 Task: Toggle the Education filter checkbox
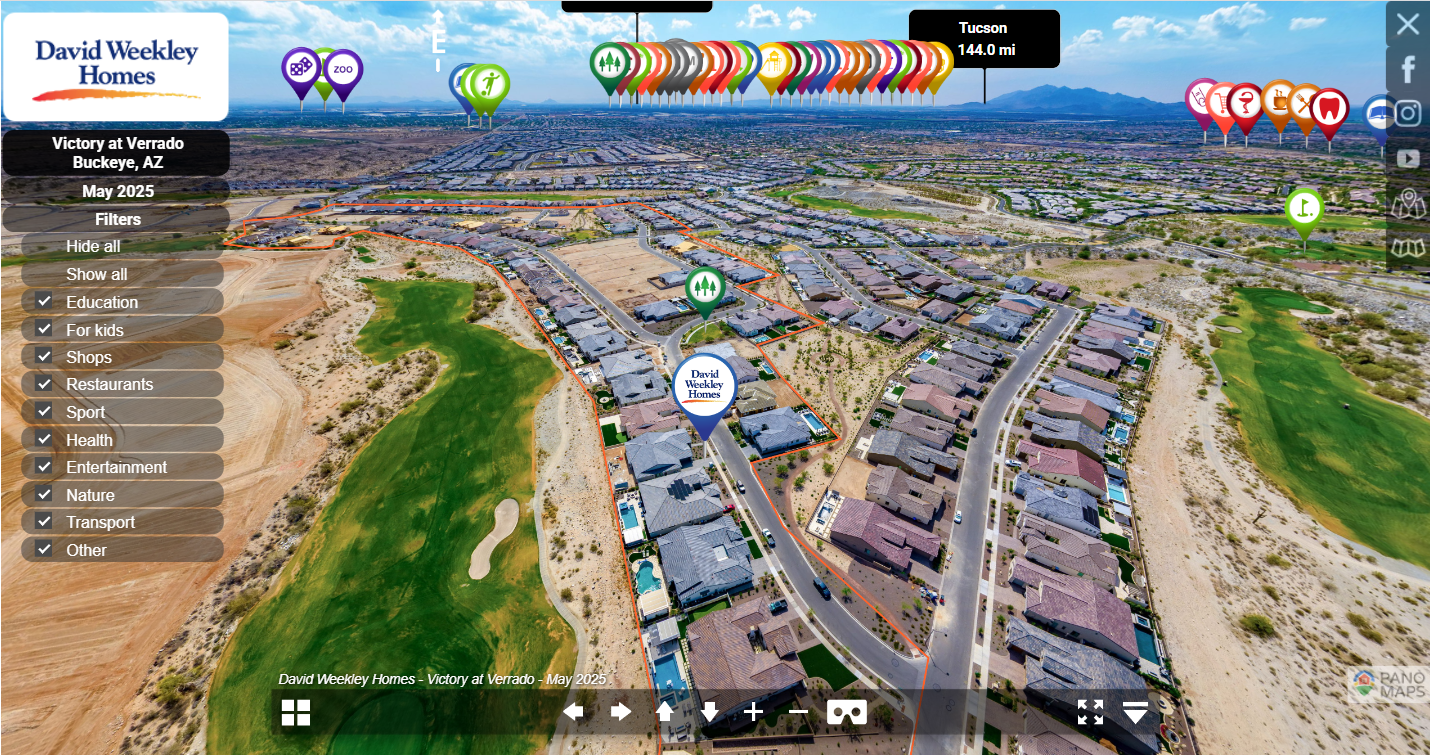coord(44,302)
